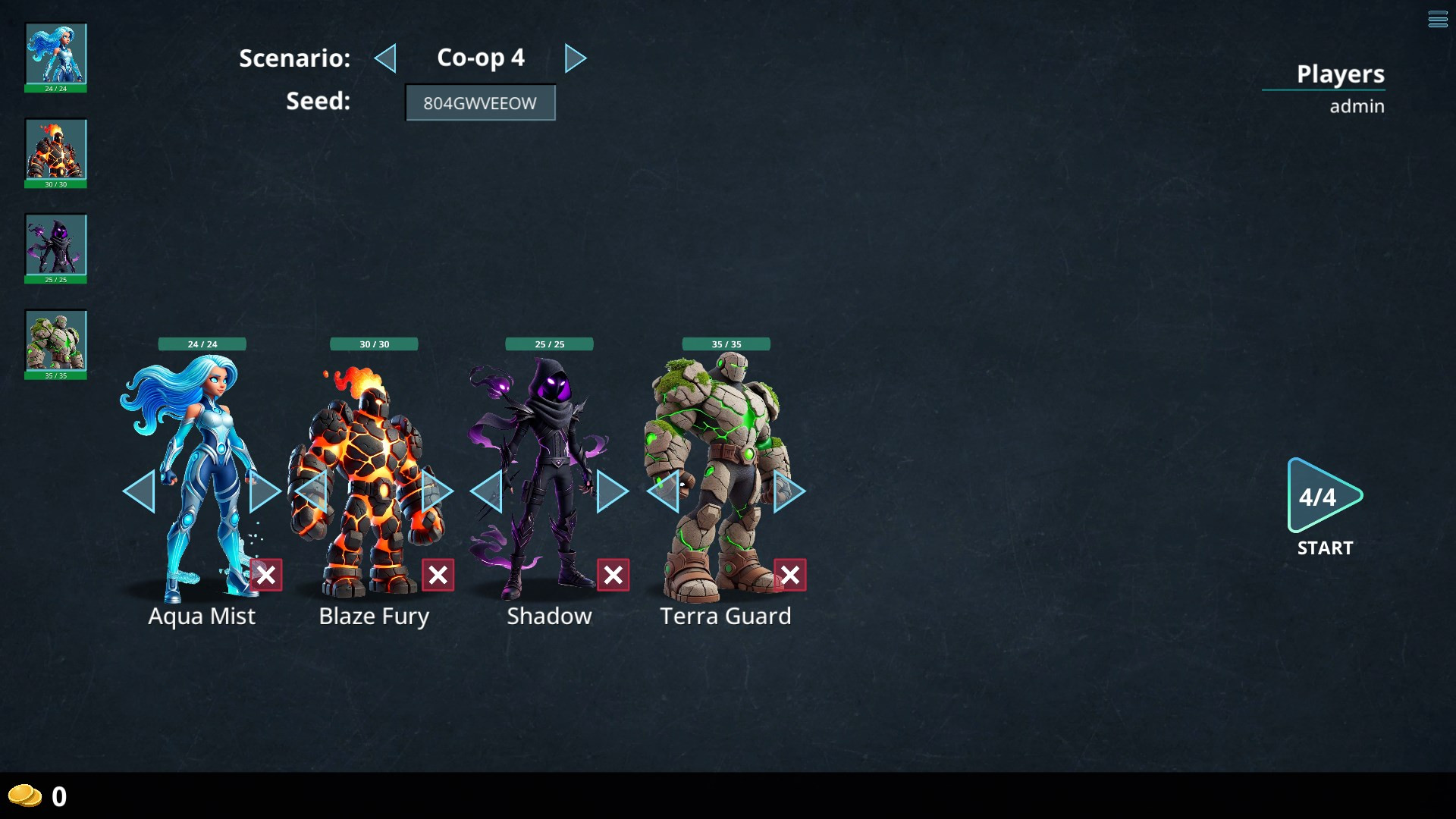Cycle Aqua Mist to previous character

140,491
